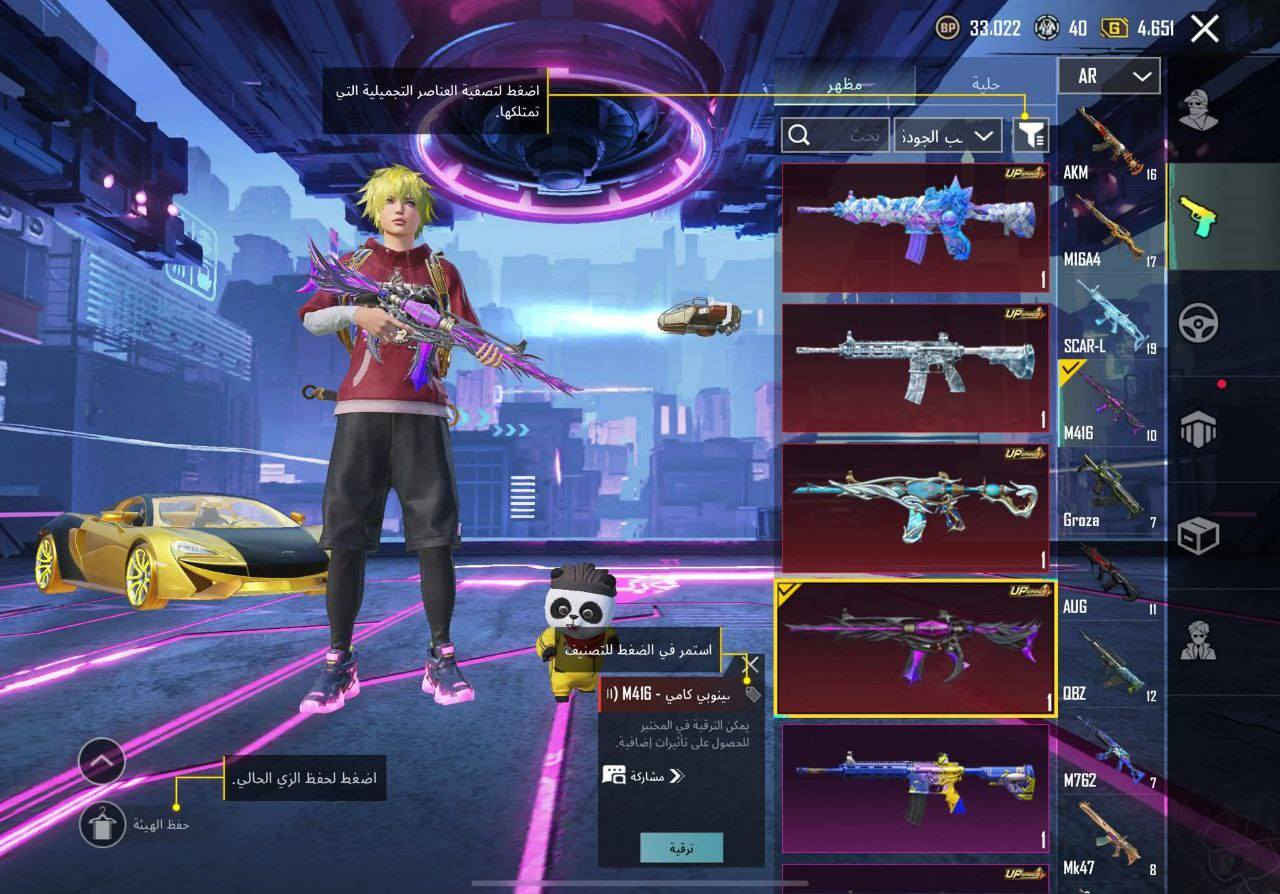Save the current outfit with the hanger button
Image resolution: width=1280 pixels, height=894 pixels.
click(x=102, y=824)
